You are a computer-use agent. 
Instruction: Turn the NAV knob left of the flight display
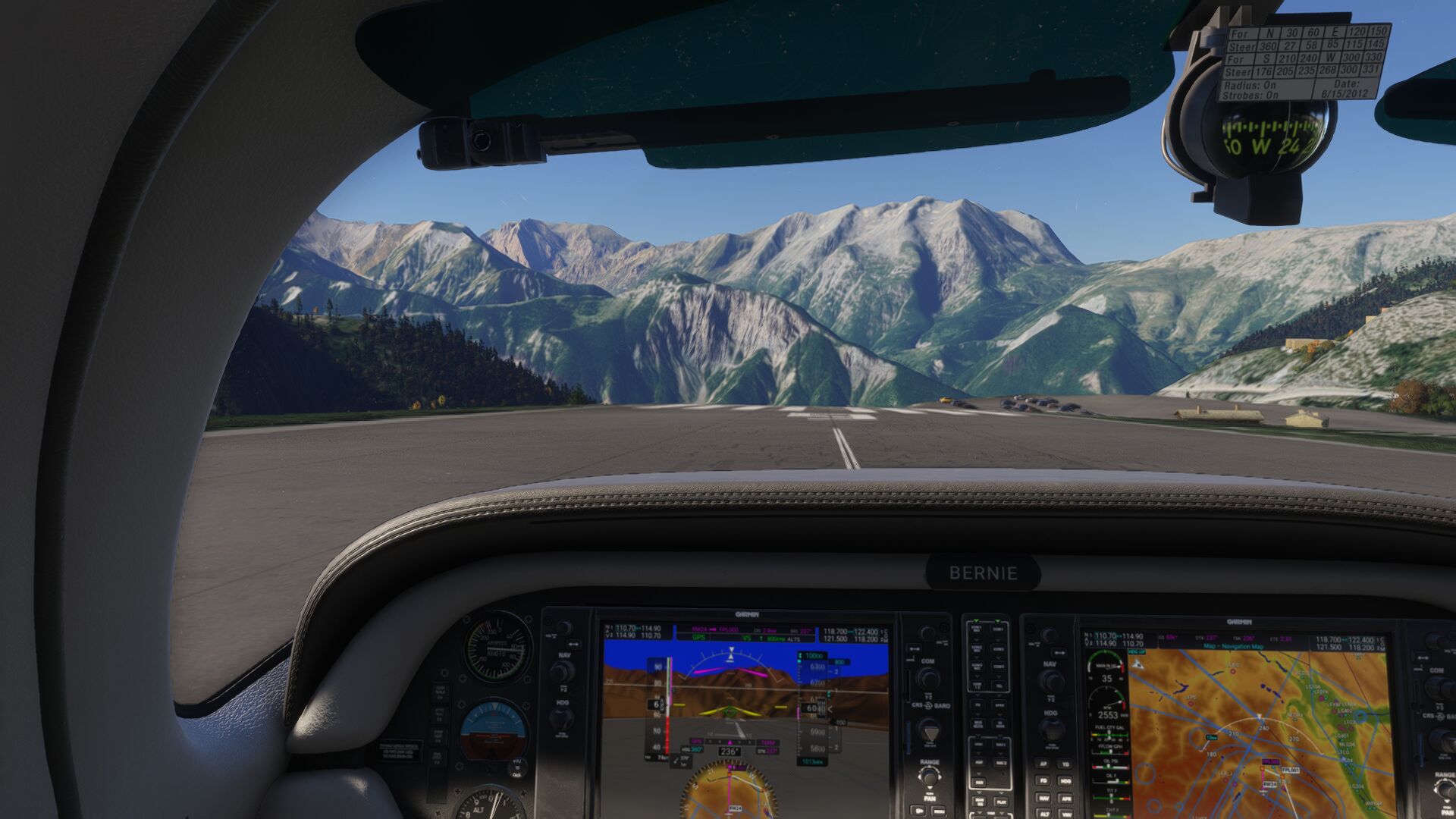(562, 671)
